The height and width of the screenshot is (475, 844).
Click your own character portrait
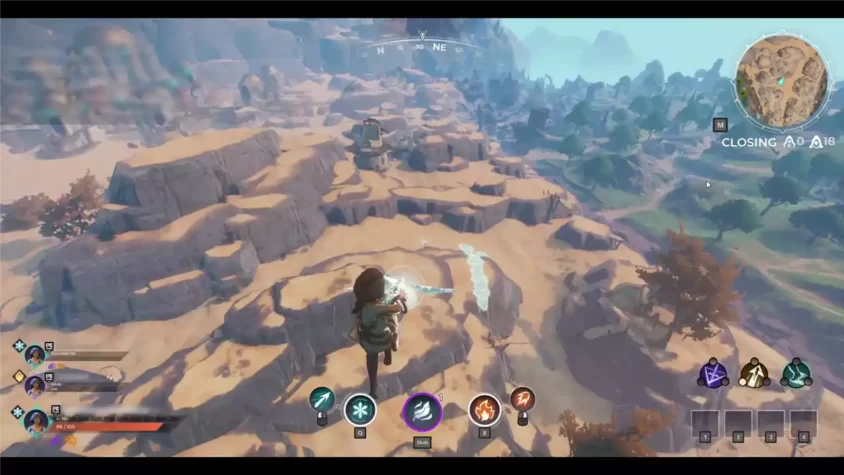(37, 419)
